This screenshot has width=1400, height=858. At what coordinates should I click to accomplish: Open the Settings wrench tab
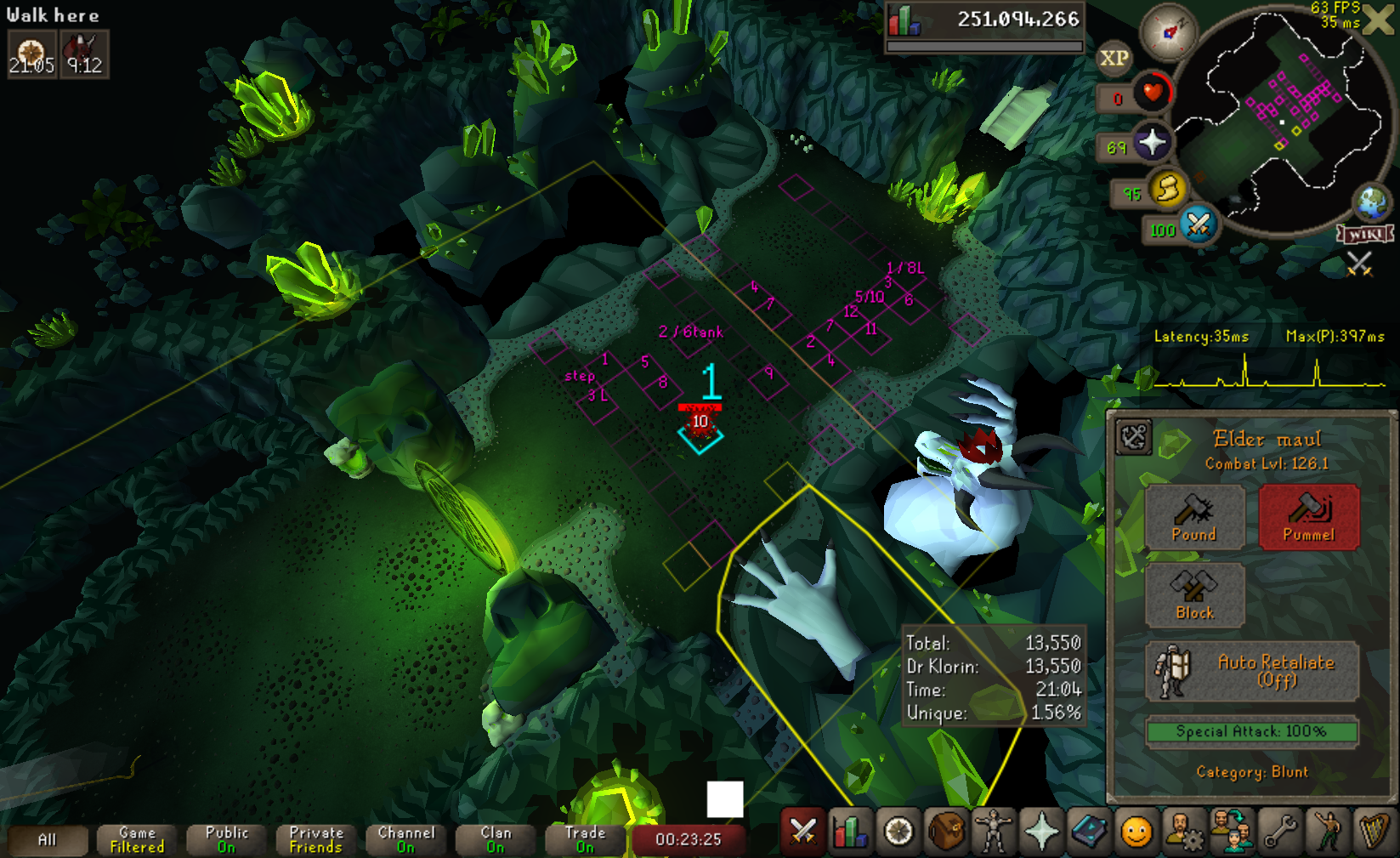(x=1279, y=831)
